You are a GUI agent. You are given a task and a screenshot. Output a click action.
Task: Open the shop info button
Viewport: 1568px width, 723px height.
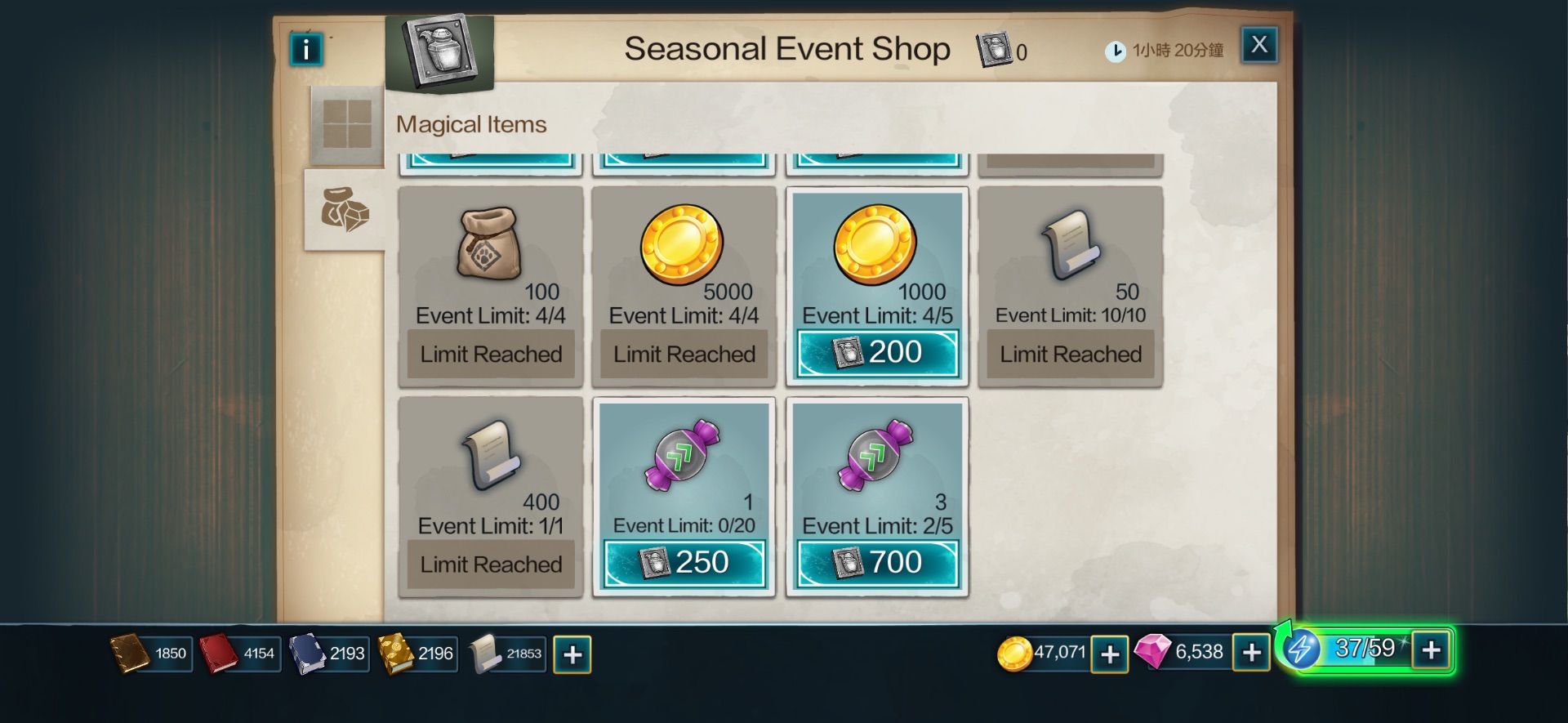click(x=306, y=50)
